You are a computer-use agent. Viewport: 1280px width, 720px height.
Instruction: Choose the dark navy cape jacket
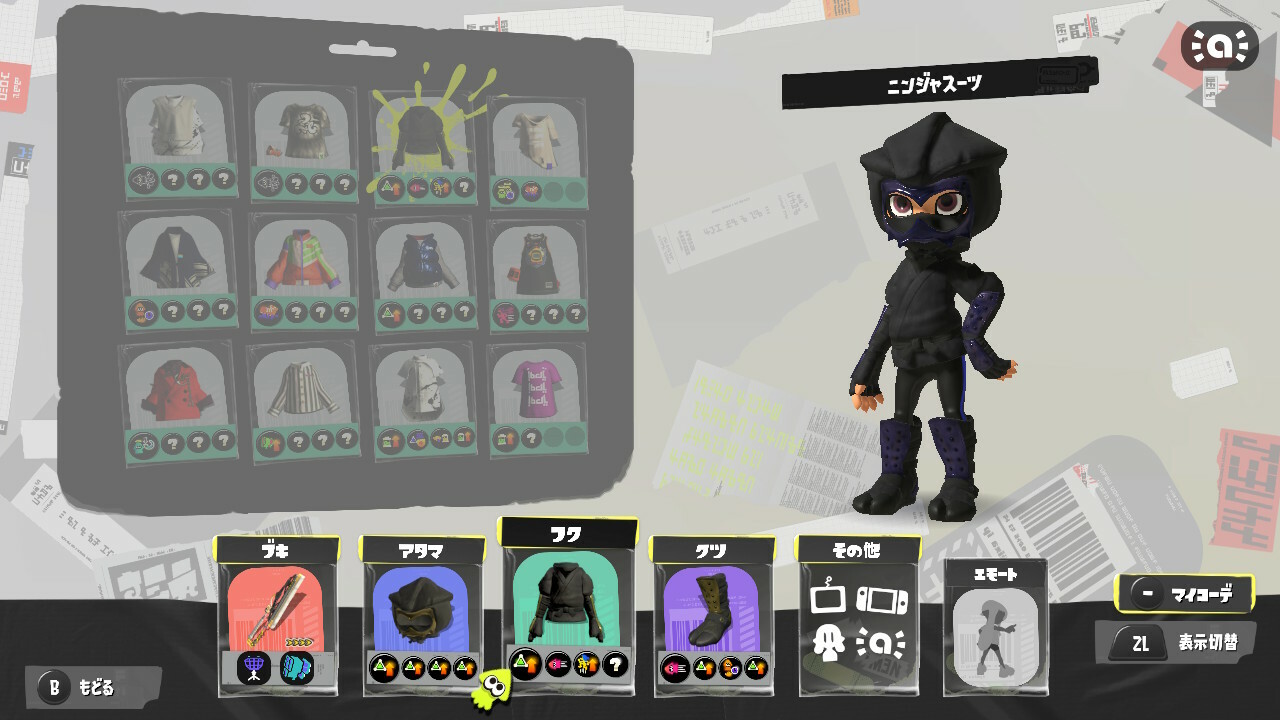tap(178, 265)
